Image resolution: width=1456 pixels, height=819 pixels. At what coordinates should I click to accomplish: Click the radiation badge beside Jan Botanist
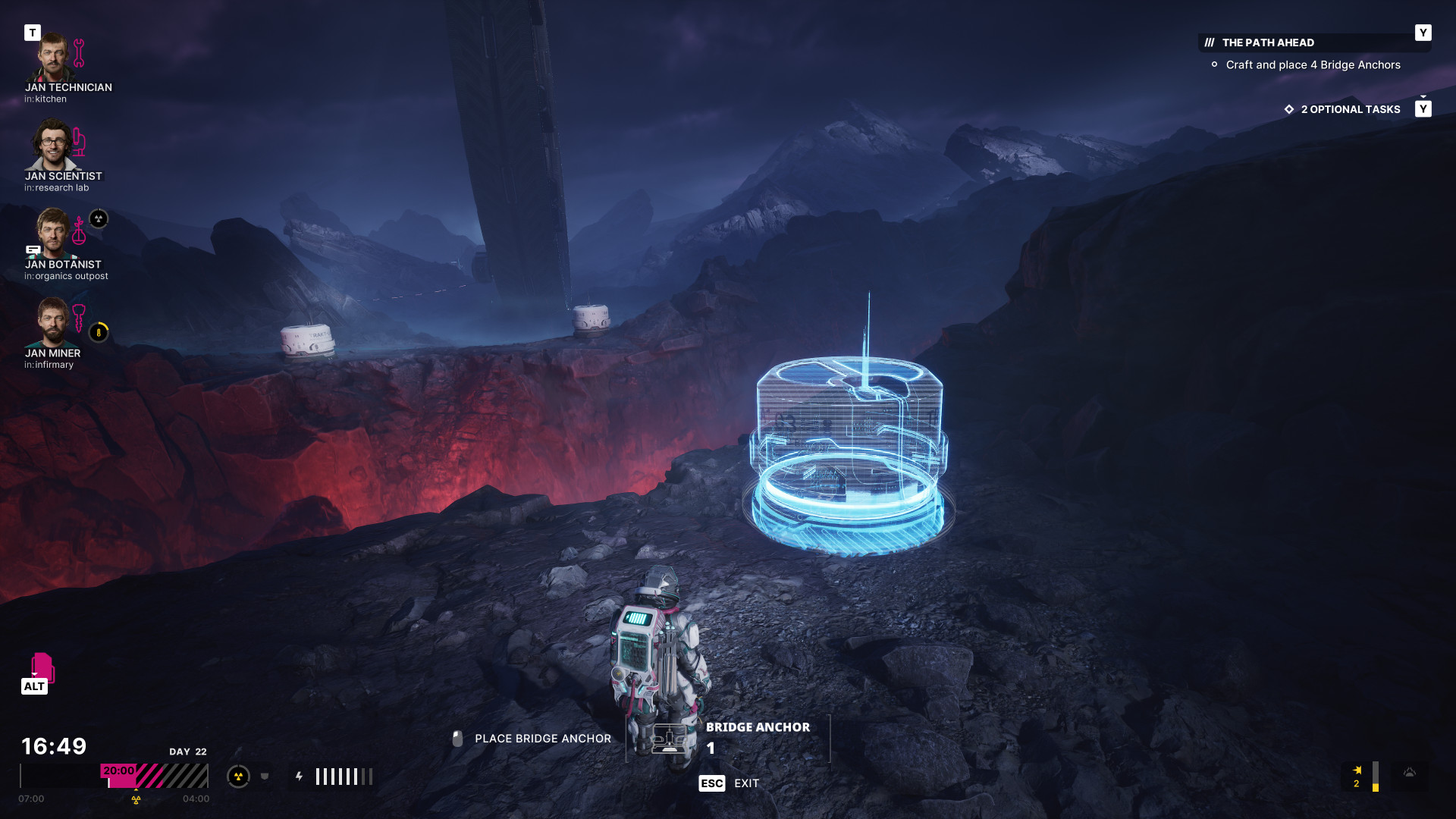pyautogui.click(x=99, y=219)
